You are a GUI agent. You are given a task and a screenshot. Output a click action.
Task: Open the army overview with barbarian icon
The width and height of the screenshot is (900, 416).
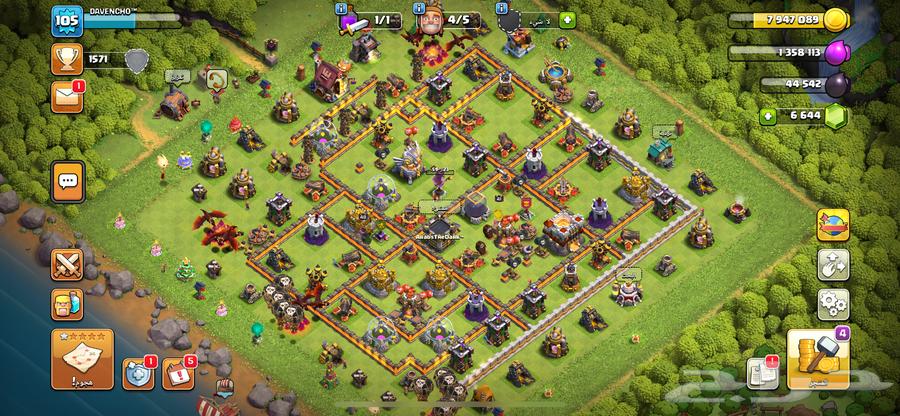67,302
